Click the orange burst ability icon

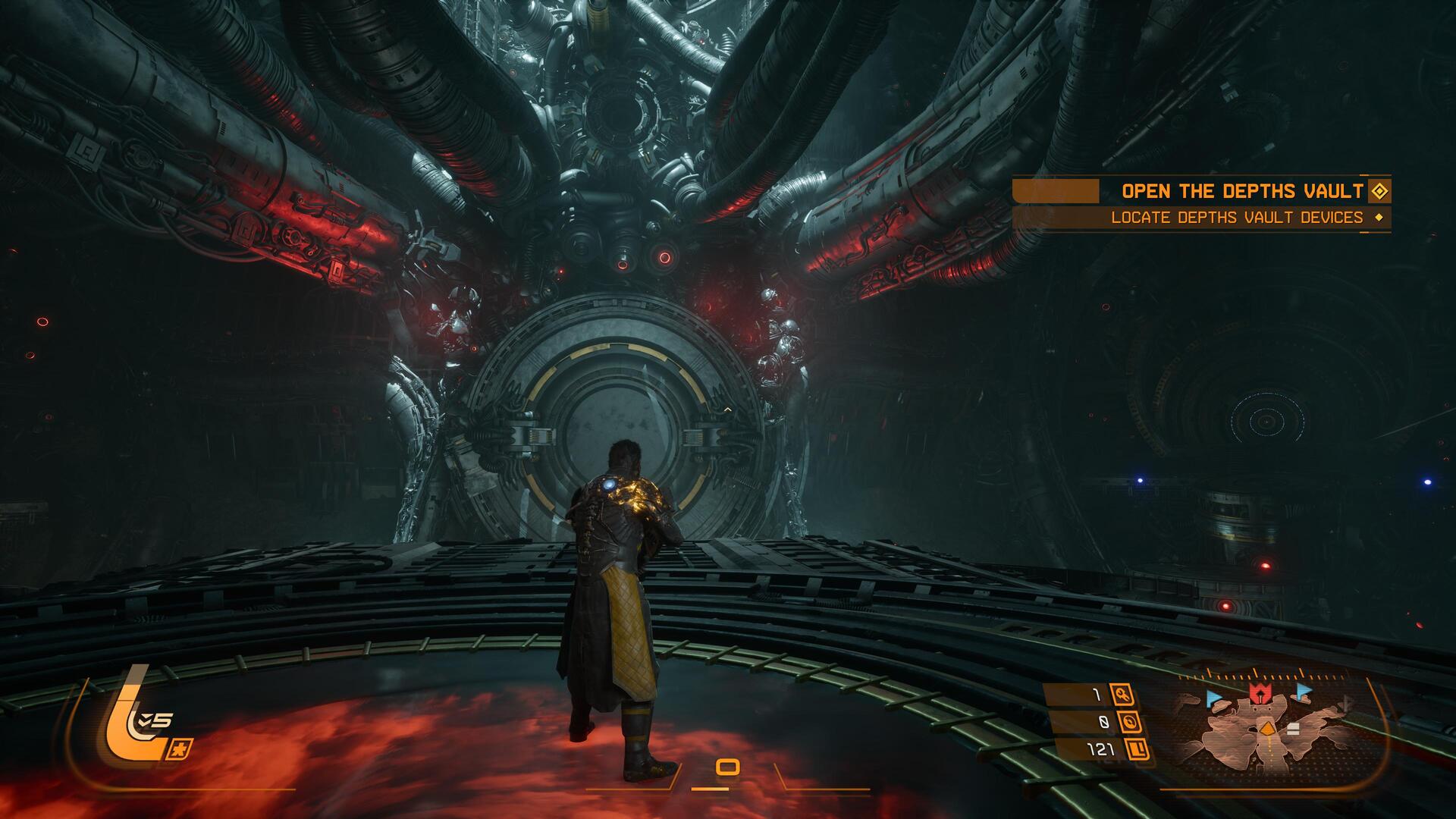pos(183,748)
